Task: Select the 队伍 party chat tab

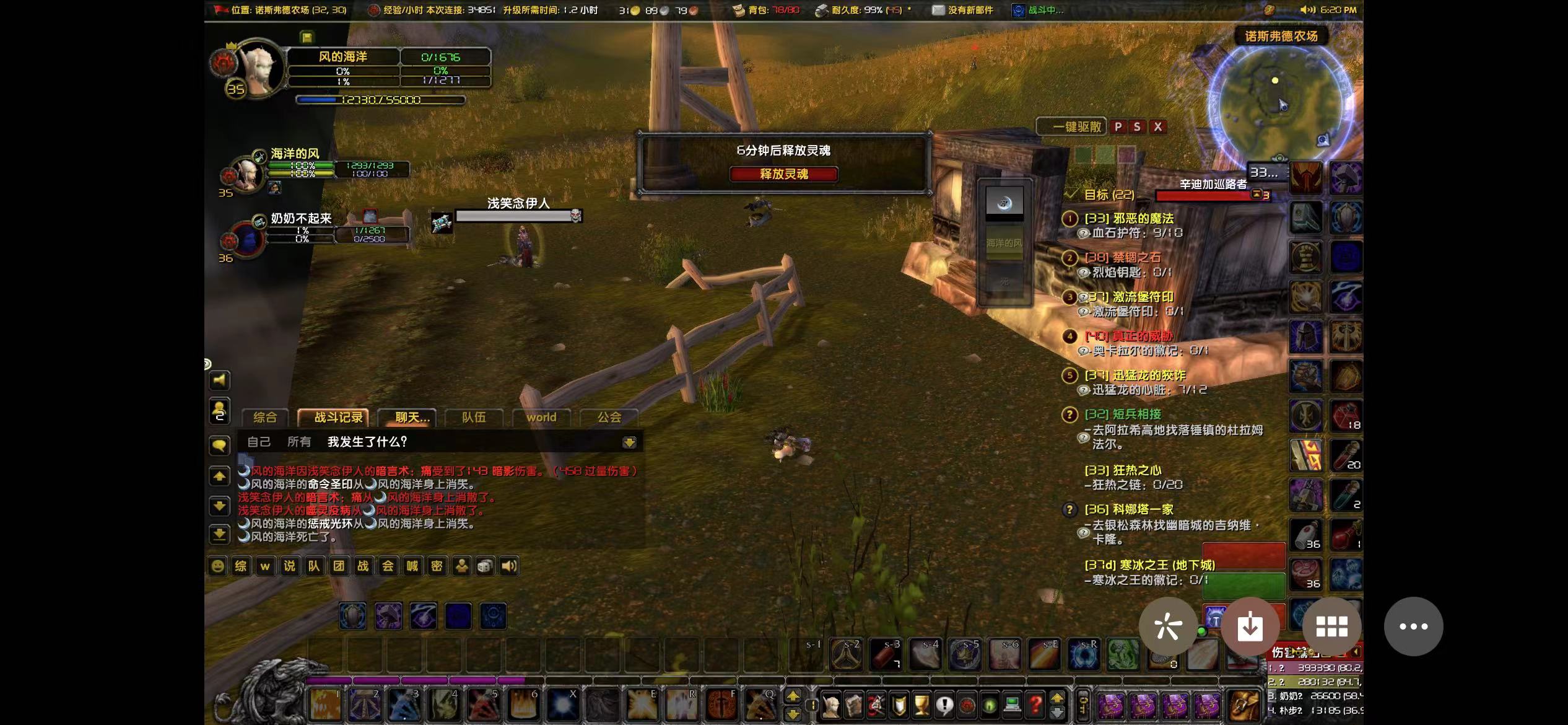Action: pyautogui.click(x=474, y=418)
